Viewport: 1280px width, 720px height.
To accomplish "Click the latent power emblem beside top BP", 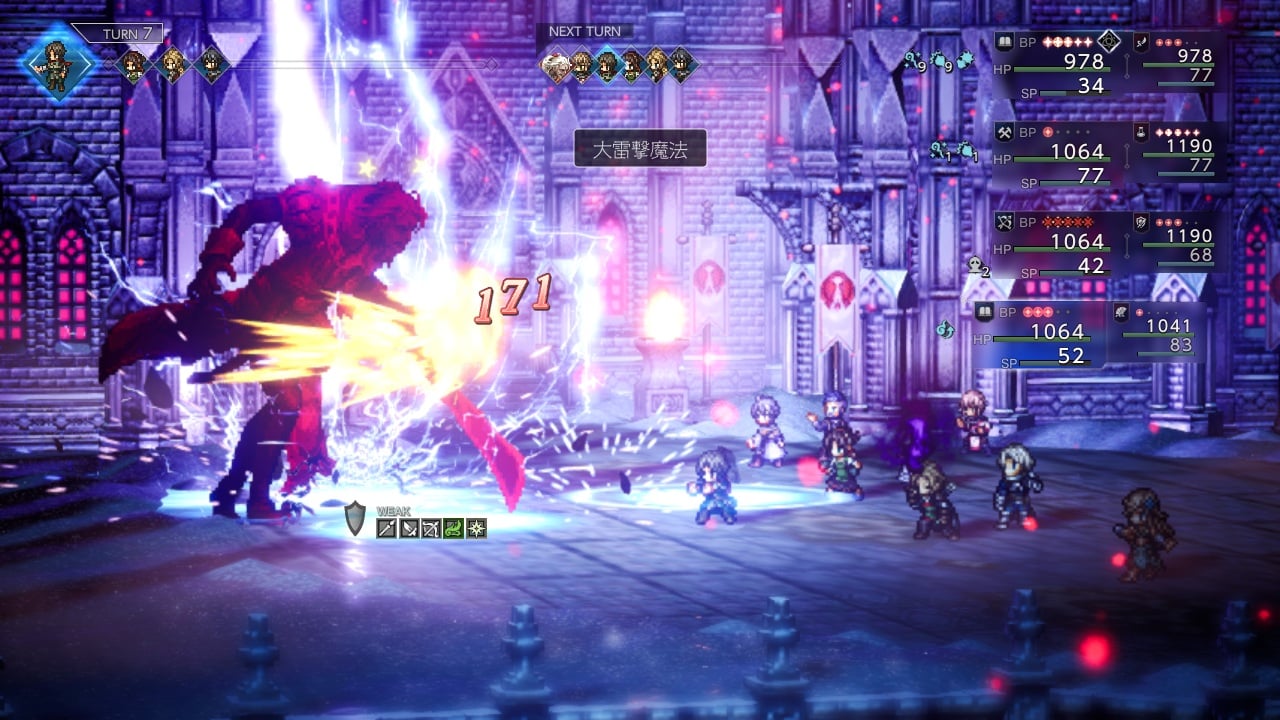I will [1108, 42].
